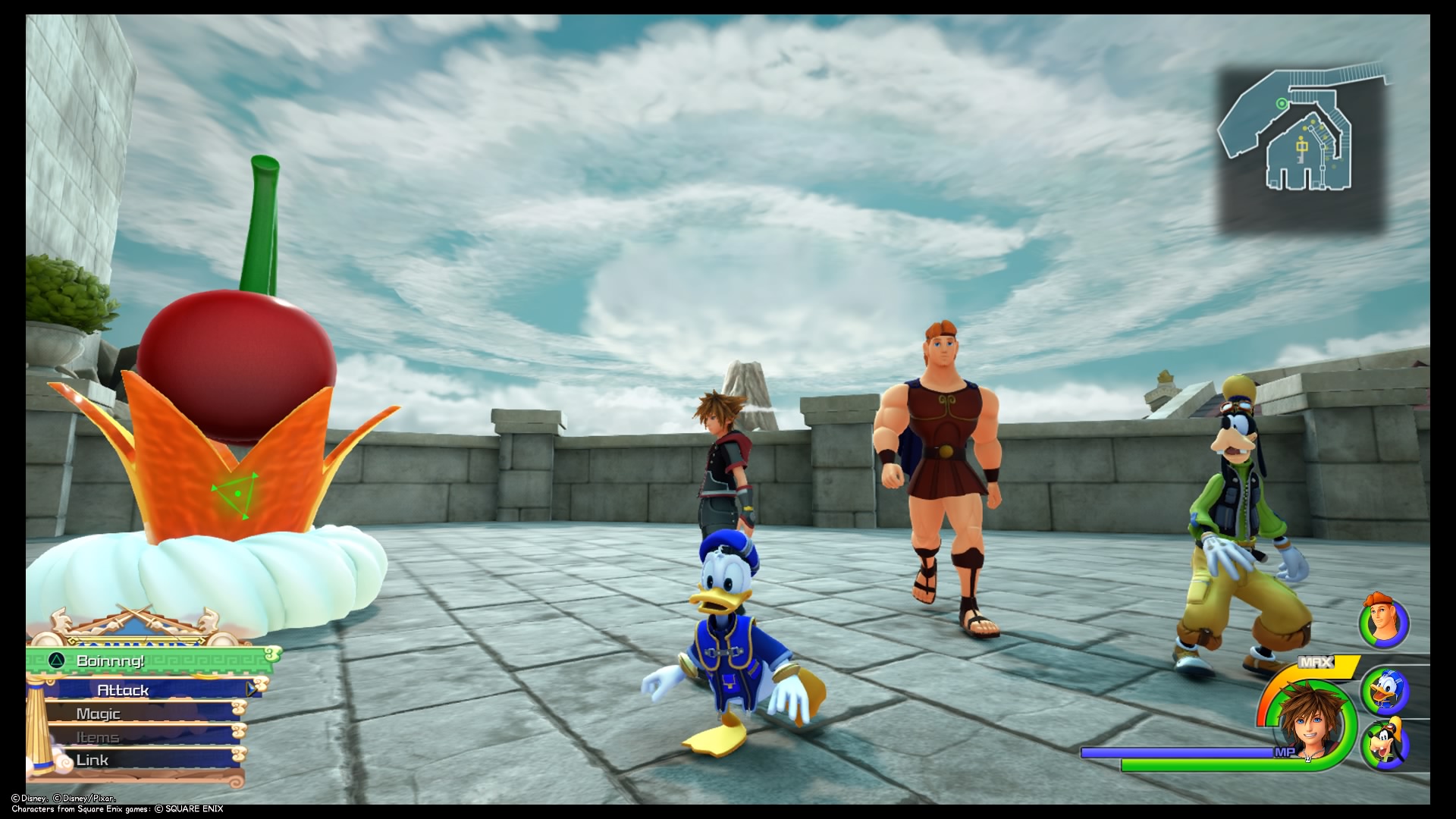Click Sora's blue MP bar

click(1176, 751)
